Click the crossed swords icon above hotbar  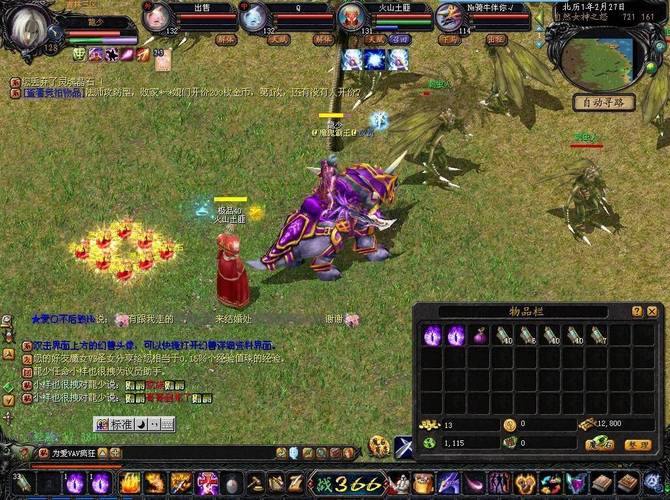point(404,447)
